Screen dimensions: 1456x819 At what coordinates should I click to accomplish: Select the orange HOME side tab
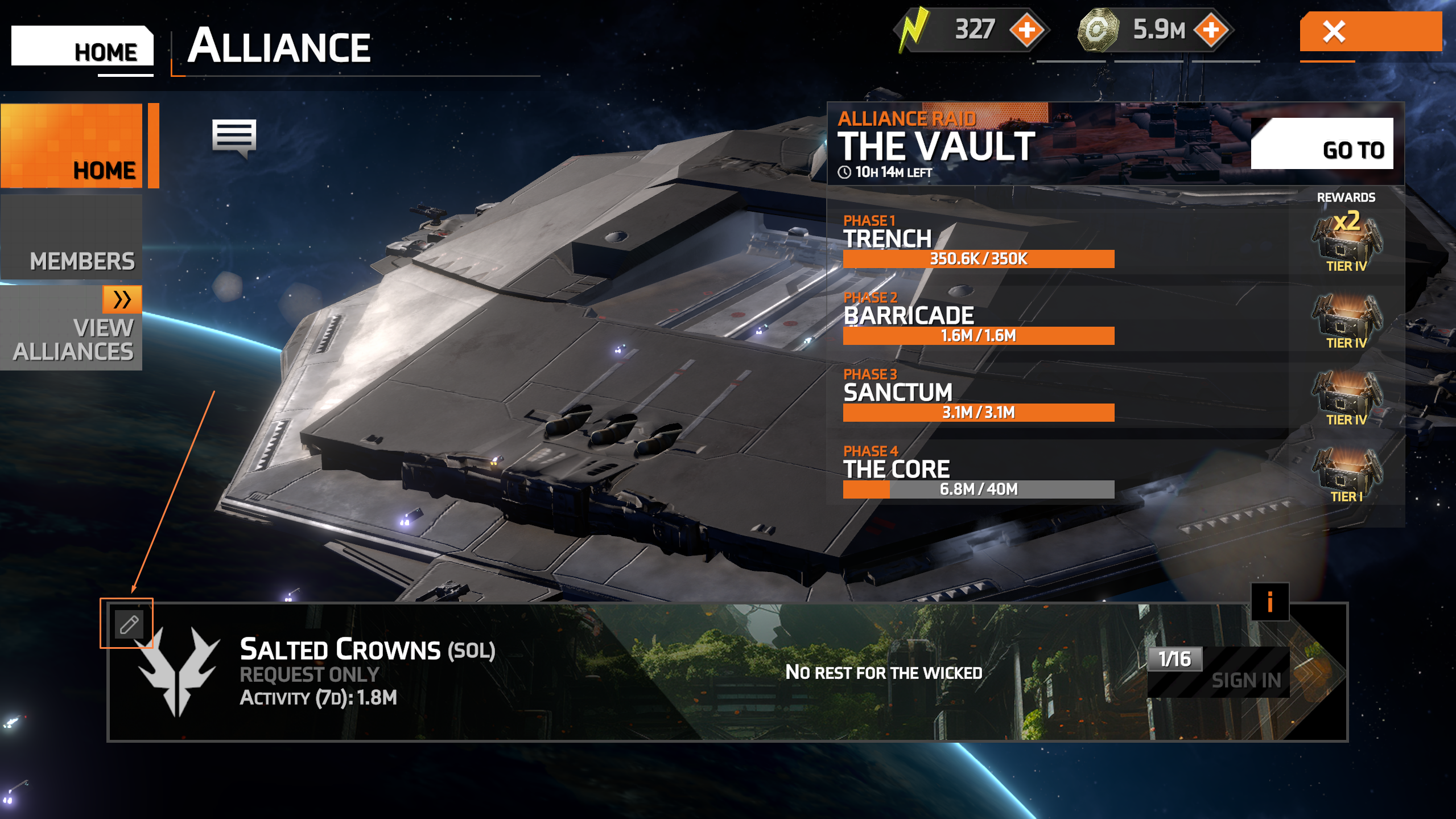click(72, 146)
